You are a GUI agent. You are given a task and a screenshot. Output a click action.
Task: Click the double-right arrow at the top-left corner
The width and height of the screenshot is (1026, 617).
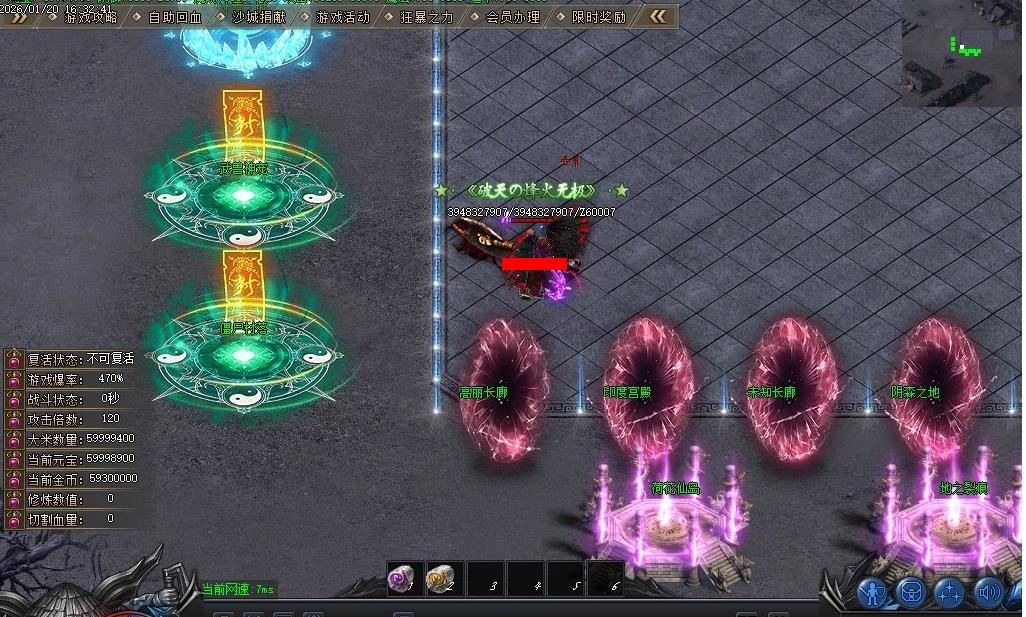coord(17,17)
